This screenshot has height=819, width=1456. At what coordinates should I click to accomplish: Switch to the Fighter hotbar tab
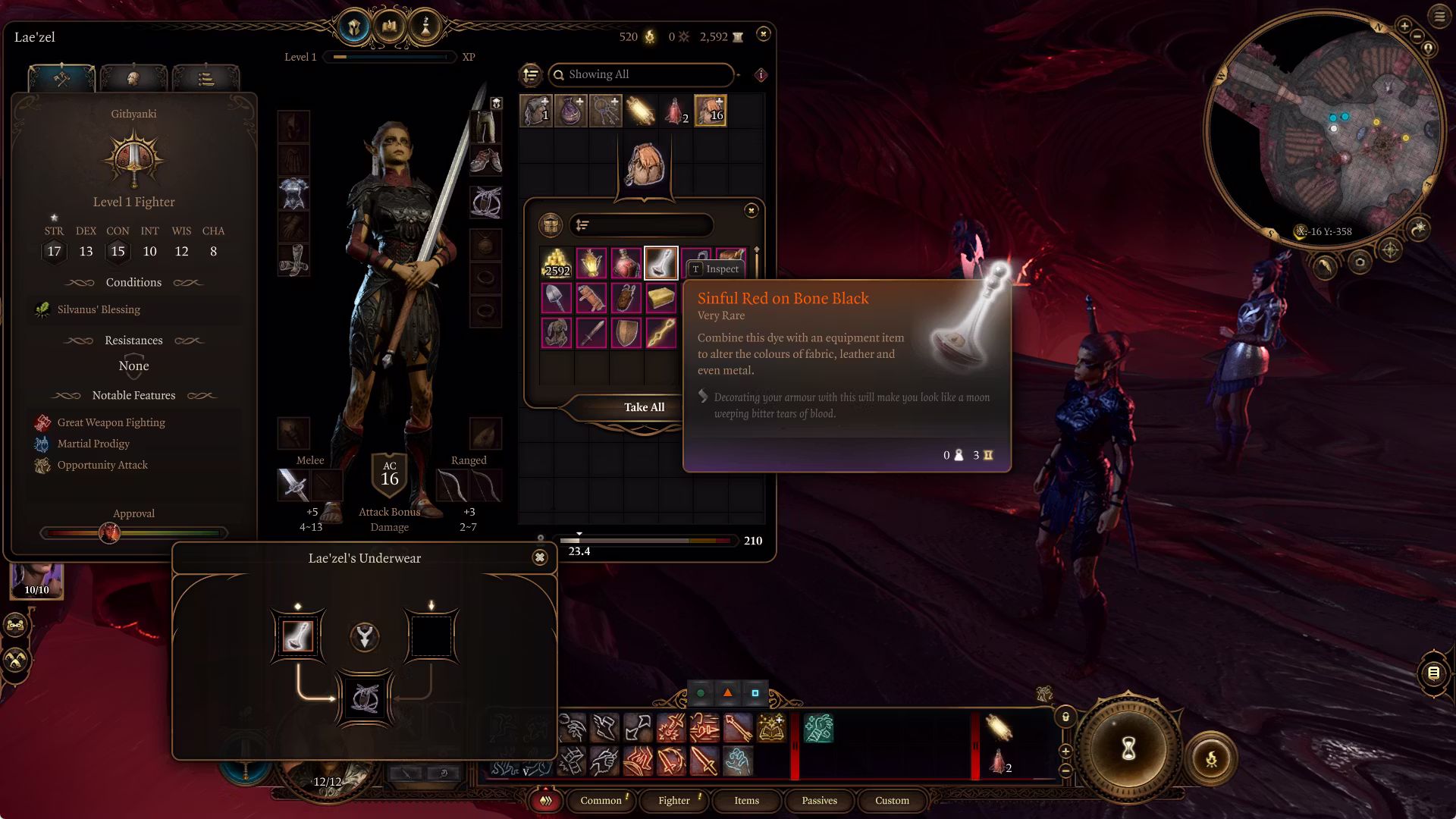pyautogui.click(x=673, y=800)
